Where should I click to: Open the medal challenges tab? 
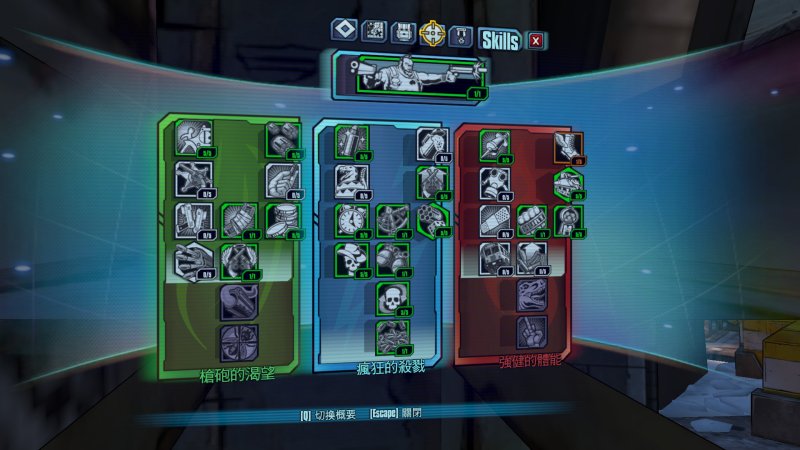tap(460, 34)
